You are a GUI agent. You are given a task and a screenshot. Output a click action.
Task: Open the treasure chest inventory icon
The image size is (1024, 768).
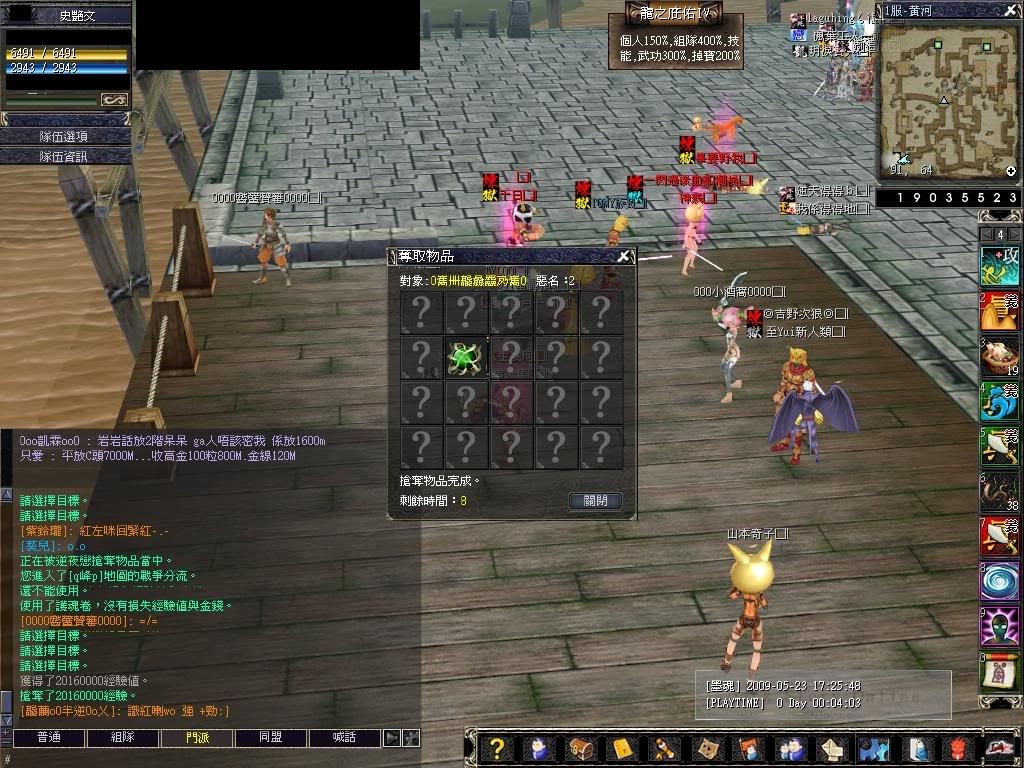[x=580, y=748]
